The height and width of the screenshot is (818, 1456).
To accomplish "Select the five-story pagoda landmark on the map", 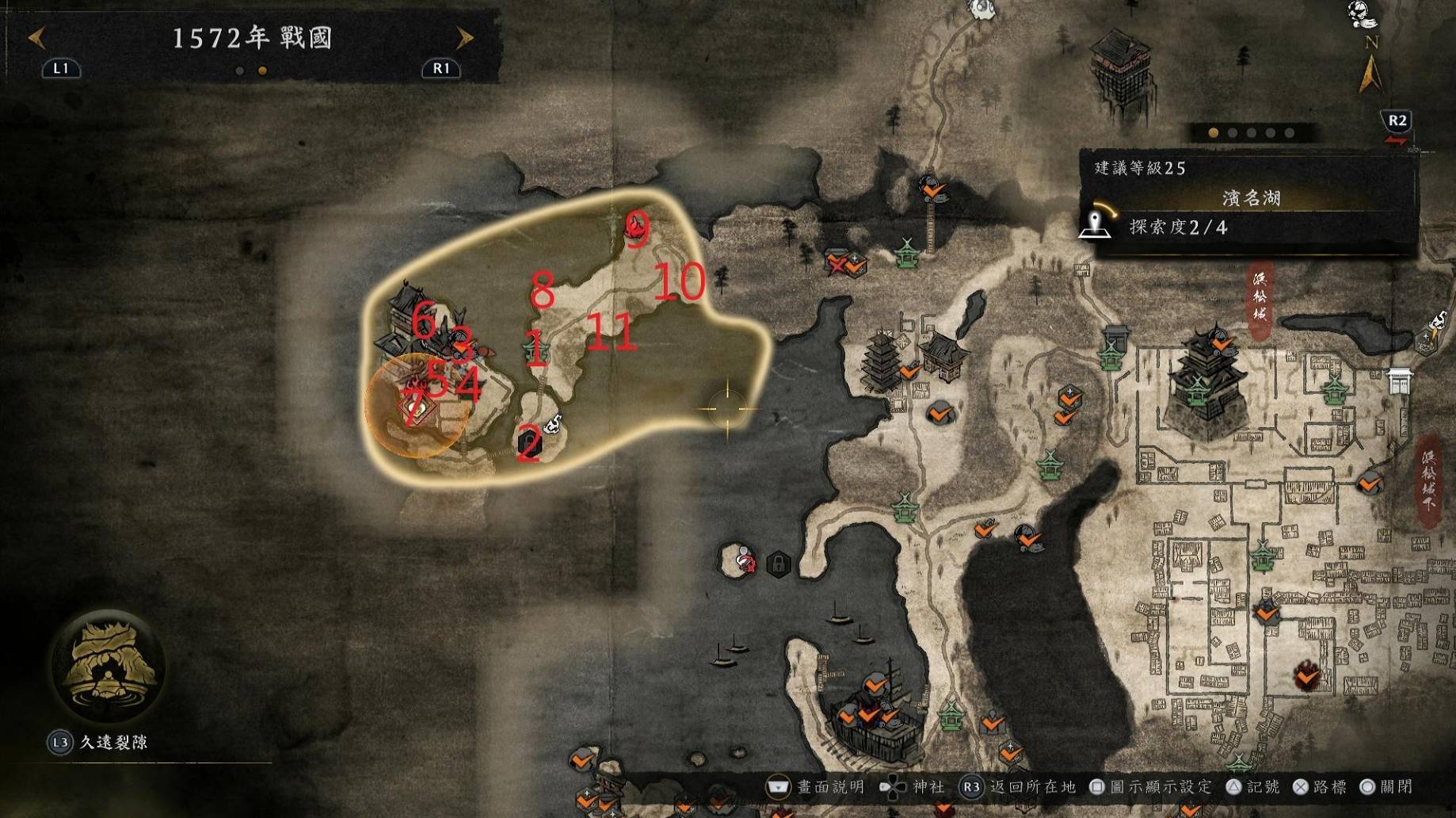I will [882, 361].
